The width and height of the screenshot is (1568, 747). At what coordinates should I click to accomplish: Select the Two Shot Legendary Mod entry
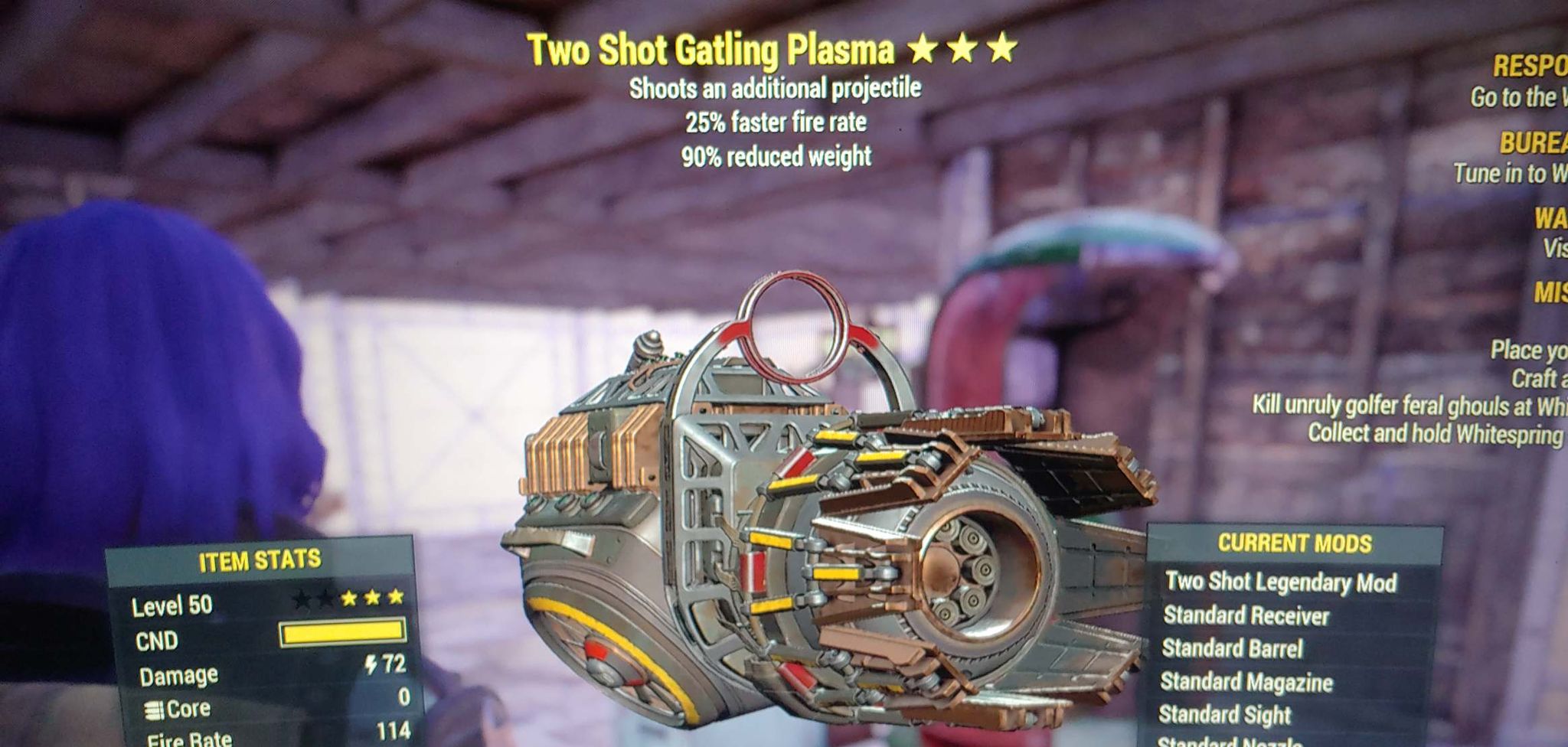tap(1281, 582)
